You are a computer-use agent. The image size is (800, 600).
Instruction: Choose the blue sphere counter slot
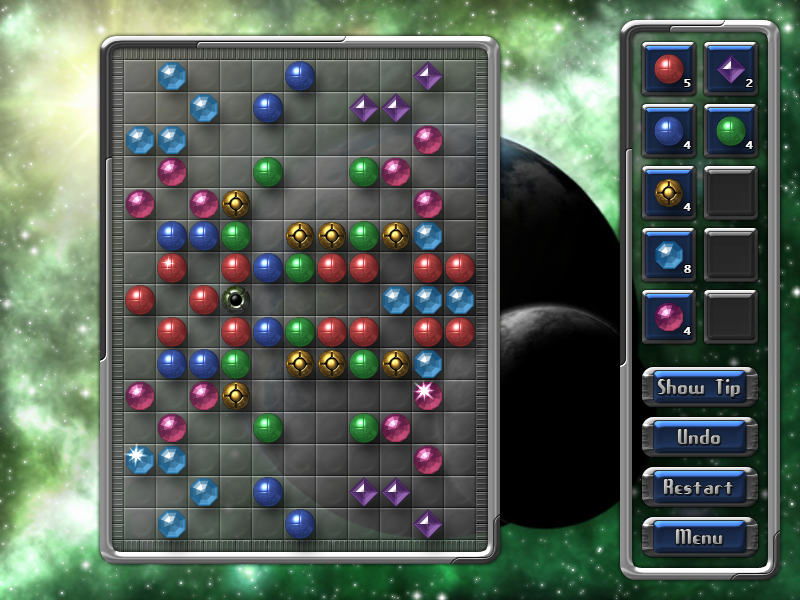[668, 131]
